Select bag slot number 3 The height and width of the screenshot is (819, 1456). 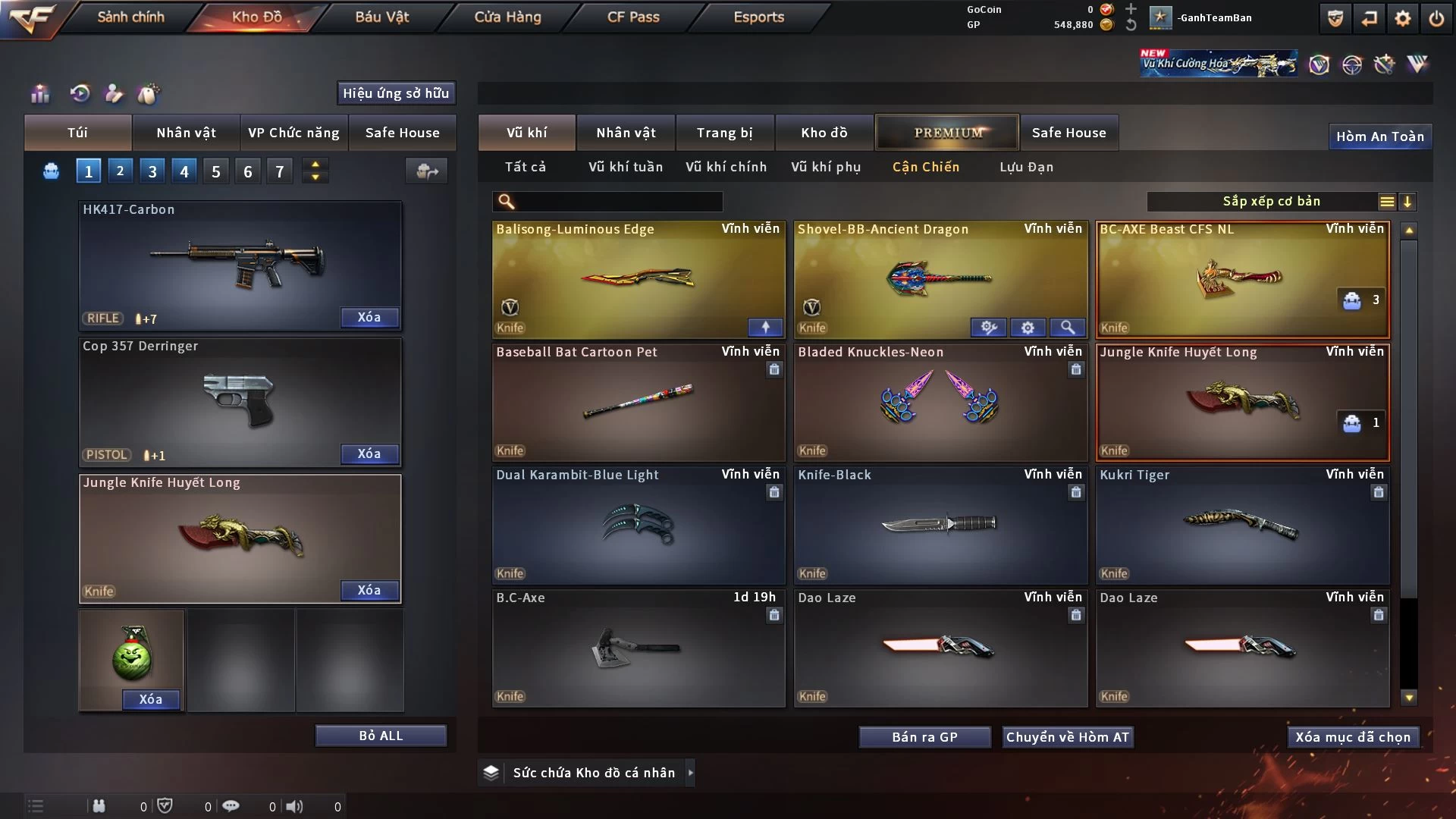pos(152,171)
